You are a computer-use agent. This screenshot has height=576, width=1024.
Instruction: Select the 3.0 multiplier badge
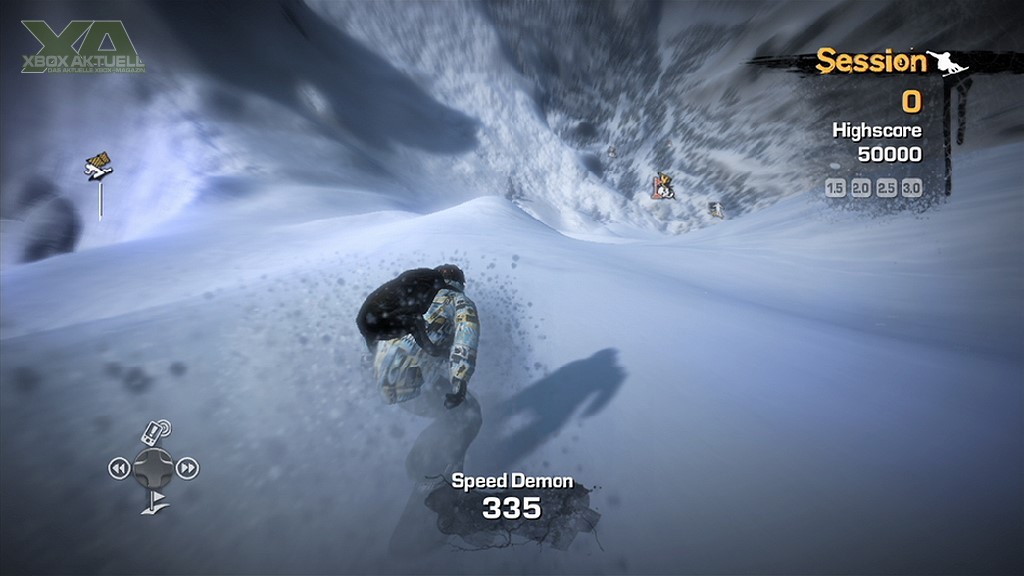[x=911, y=188]
